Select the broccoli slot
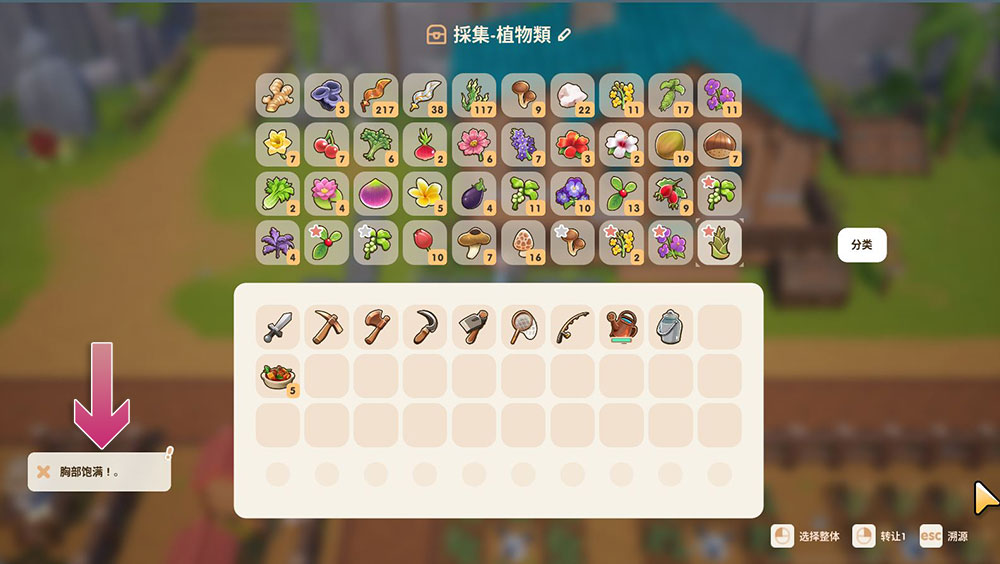The width and height of the screenshot is (1000, 564). [376, 144]
